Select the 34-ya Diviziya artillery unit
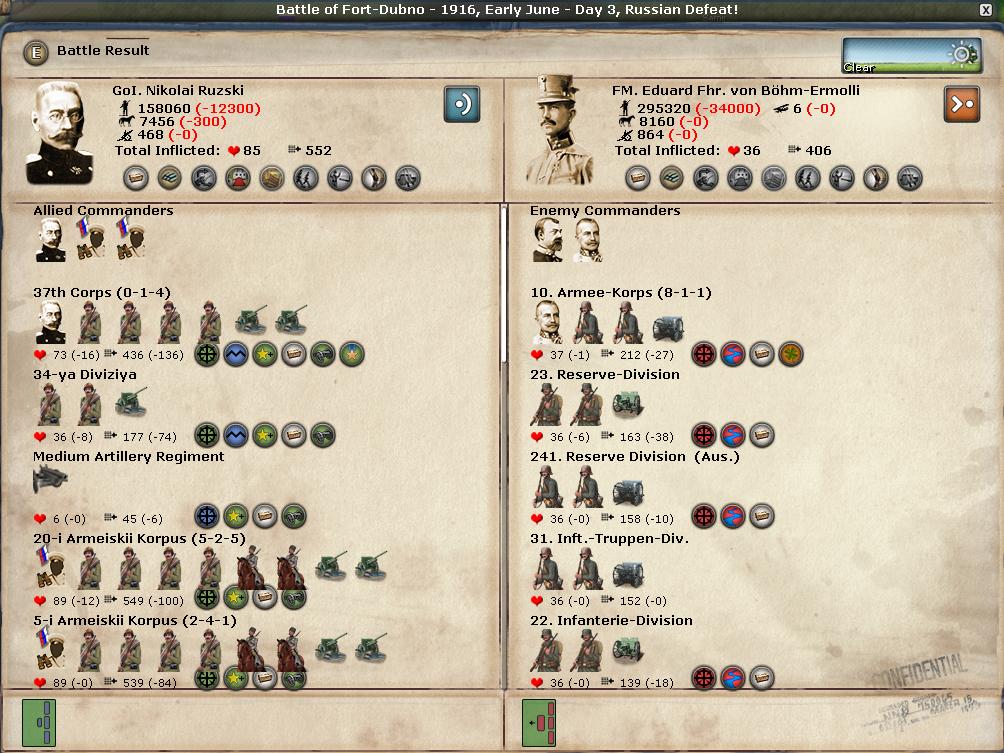Screen dimensions: 1004x753 pyautogui.click(x=131, y=404)
